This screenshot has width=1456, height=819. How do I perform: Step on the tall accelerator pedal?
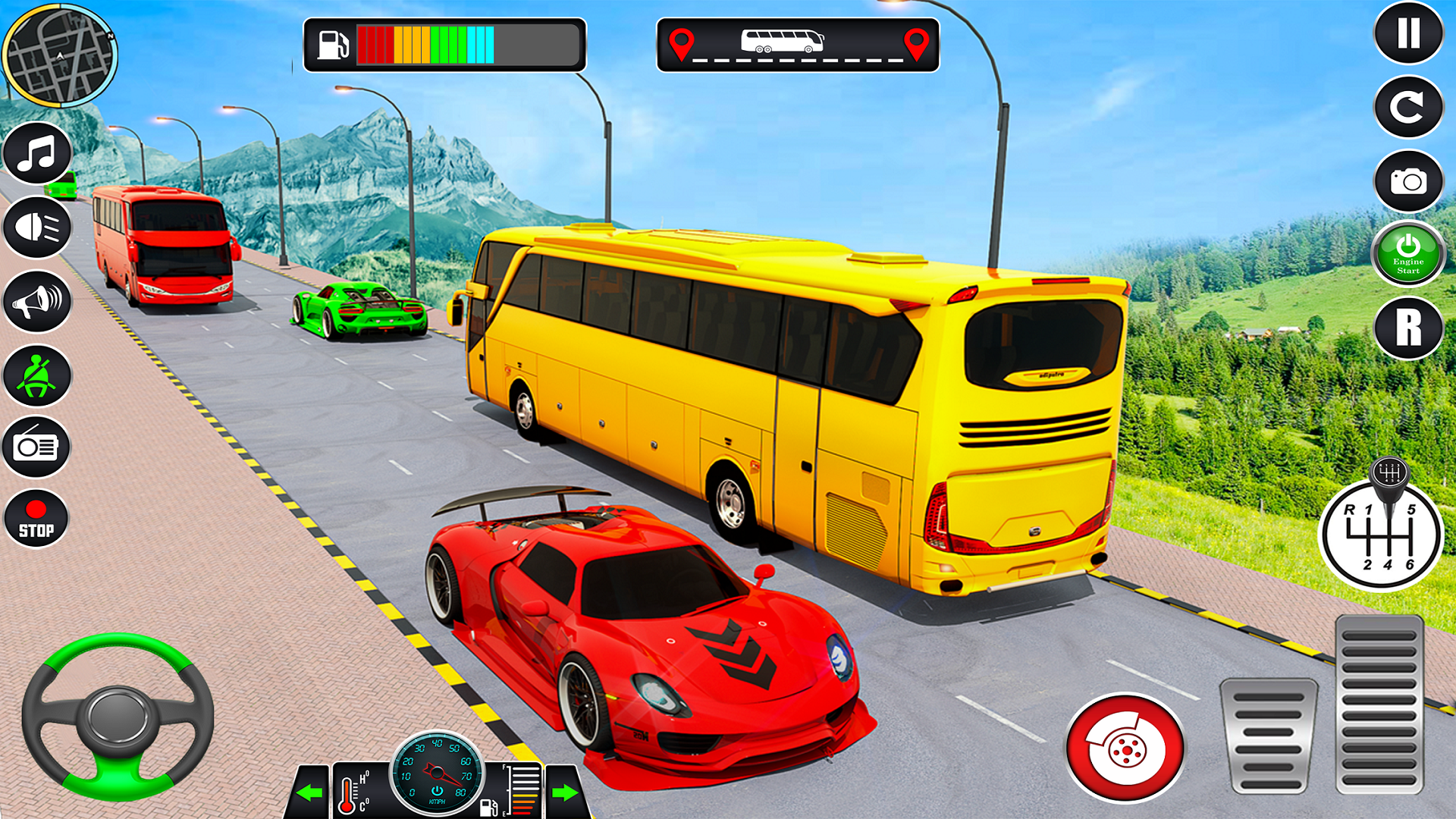point(1379,705)
